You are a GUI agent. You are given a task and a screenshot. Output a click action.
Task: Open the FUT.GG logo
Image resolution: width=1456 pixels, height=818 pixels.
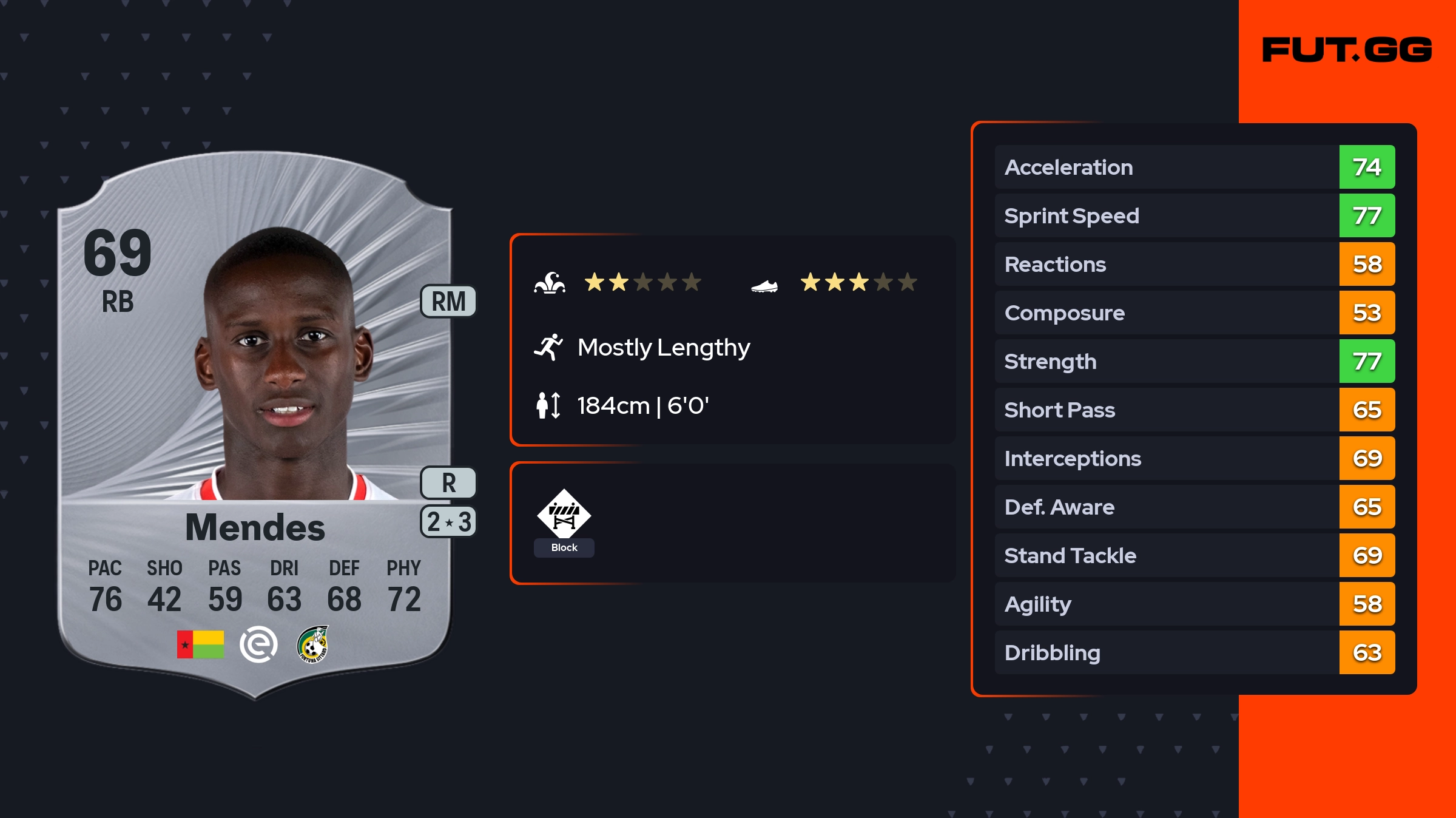1347,50
